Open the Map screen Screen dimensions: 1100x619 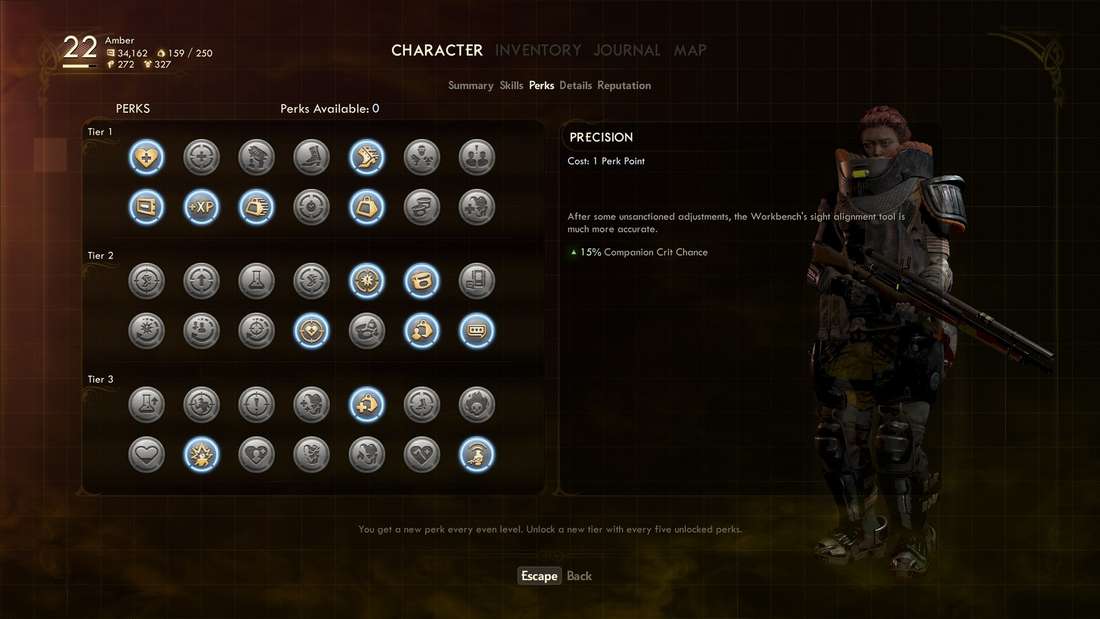[x=690, y=50]
